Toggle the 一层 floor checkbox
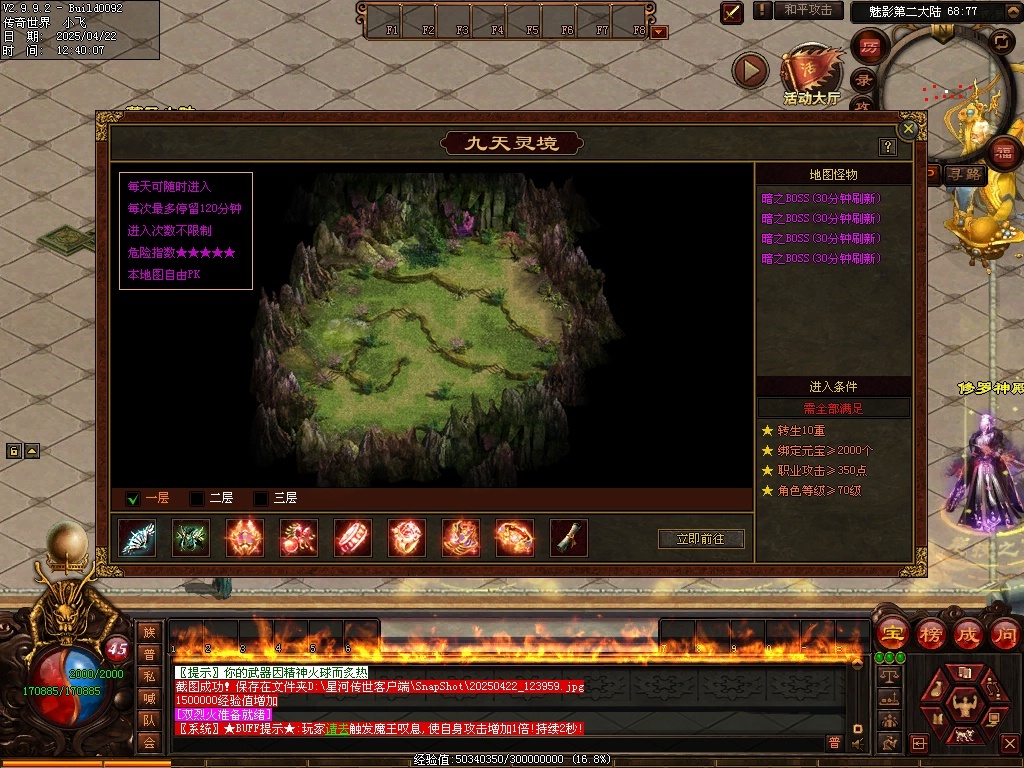 132,498
